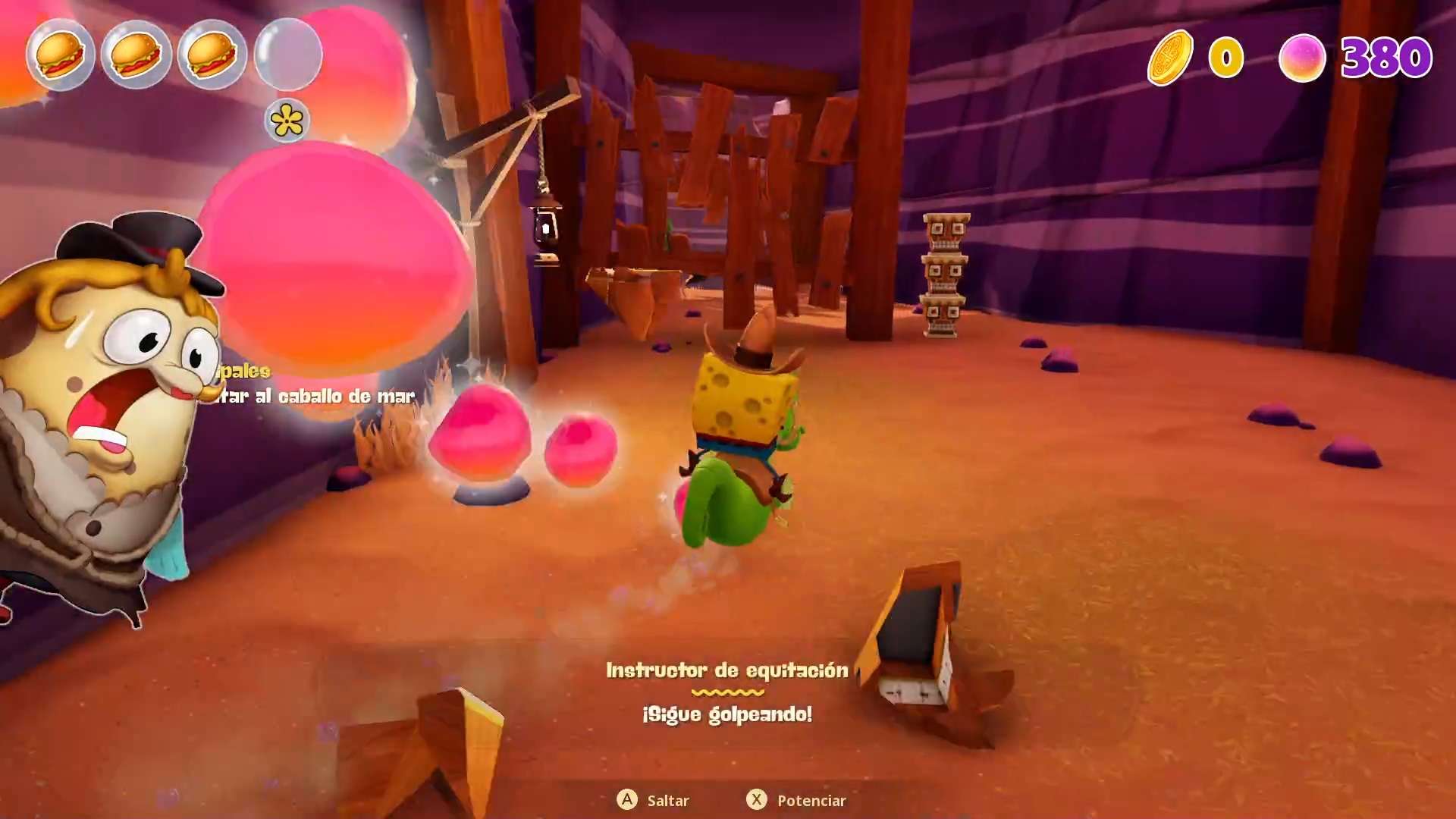This screenshot has width=1456, height=819.
Task: Click the gold doubloon coin icon
Action: pyautogui.click(x=1170, y=58)
